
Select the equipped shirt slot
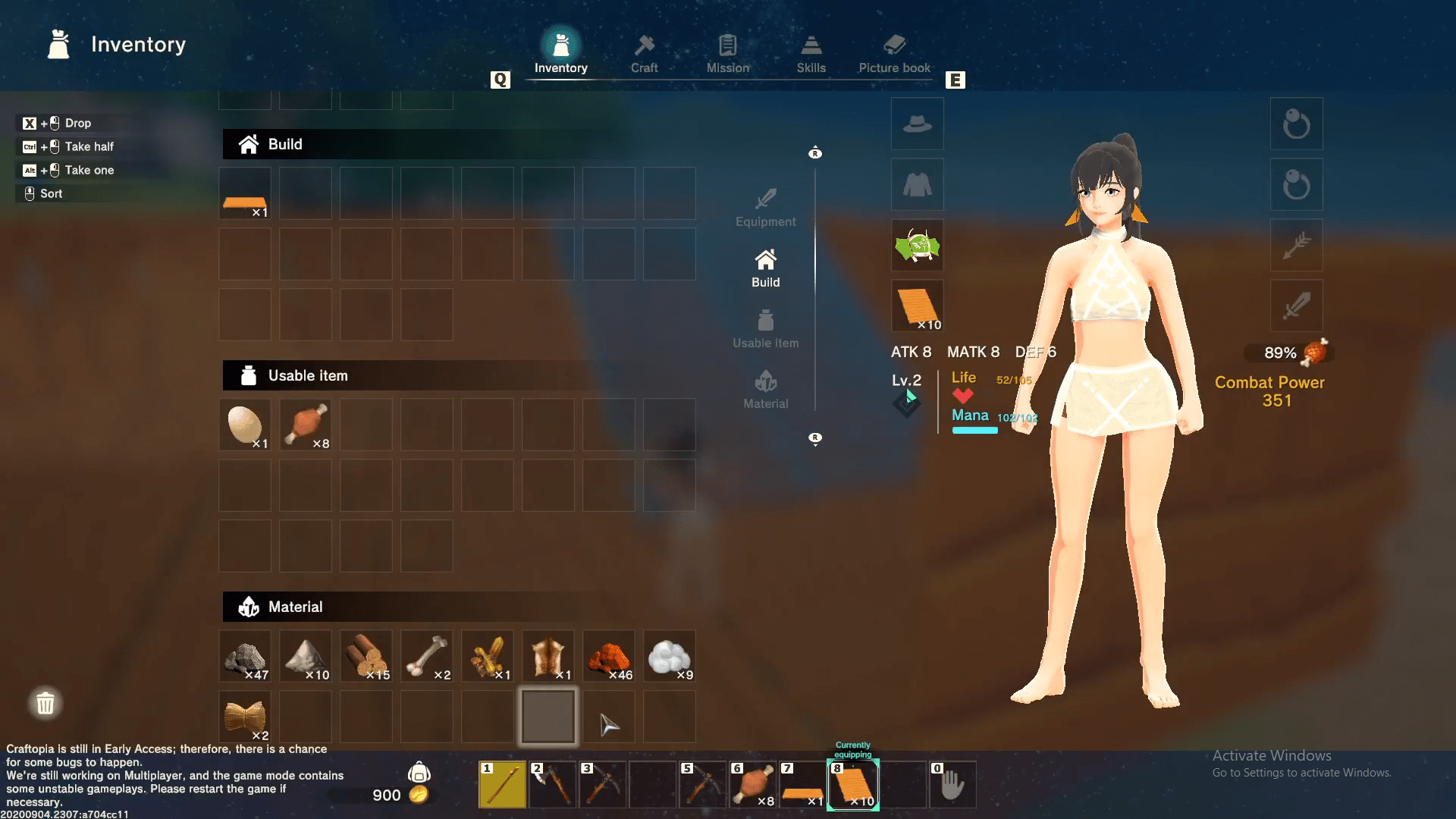click(x=917, y=184)
